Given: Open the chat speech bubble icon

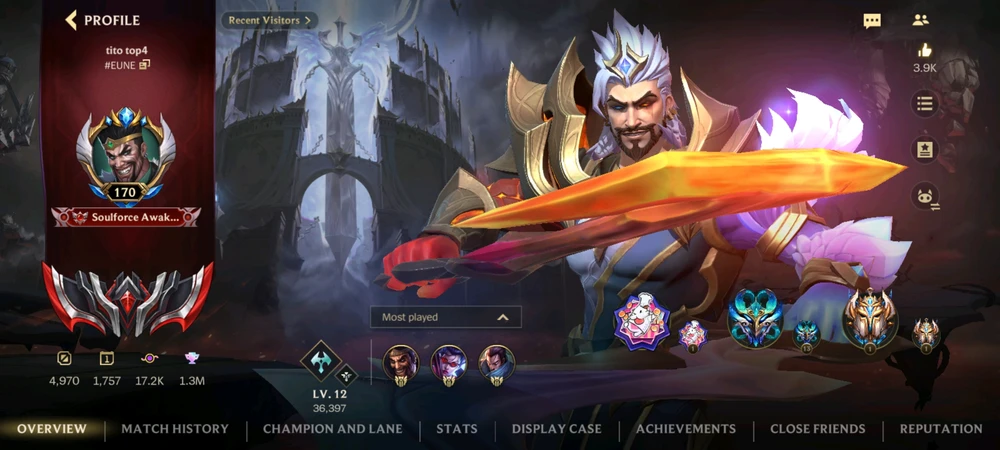Looking at the screenshot, I should (872, 20).
